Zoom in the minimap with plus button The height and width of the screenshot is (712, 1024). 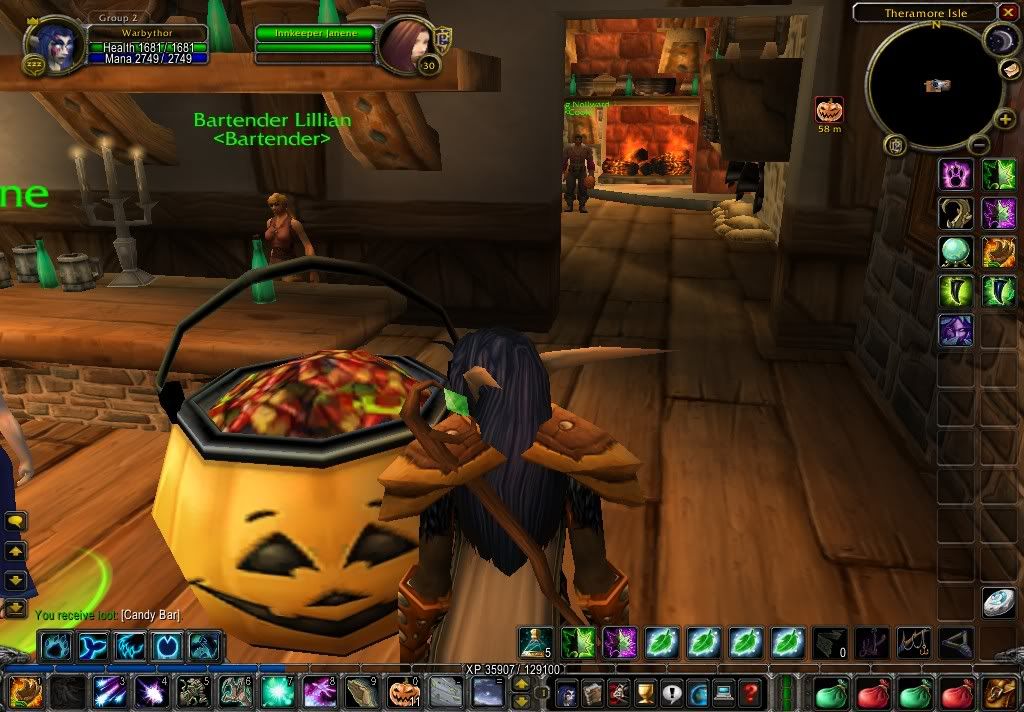(1005, 121)
